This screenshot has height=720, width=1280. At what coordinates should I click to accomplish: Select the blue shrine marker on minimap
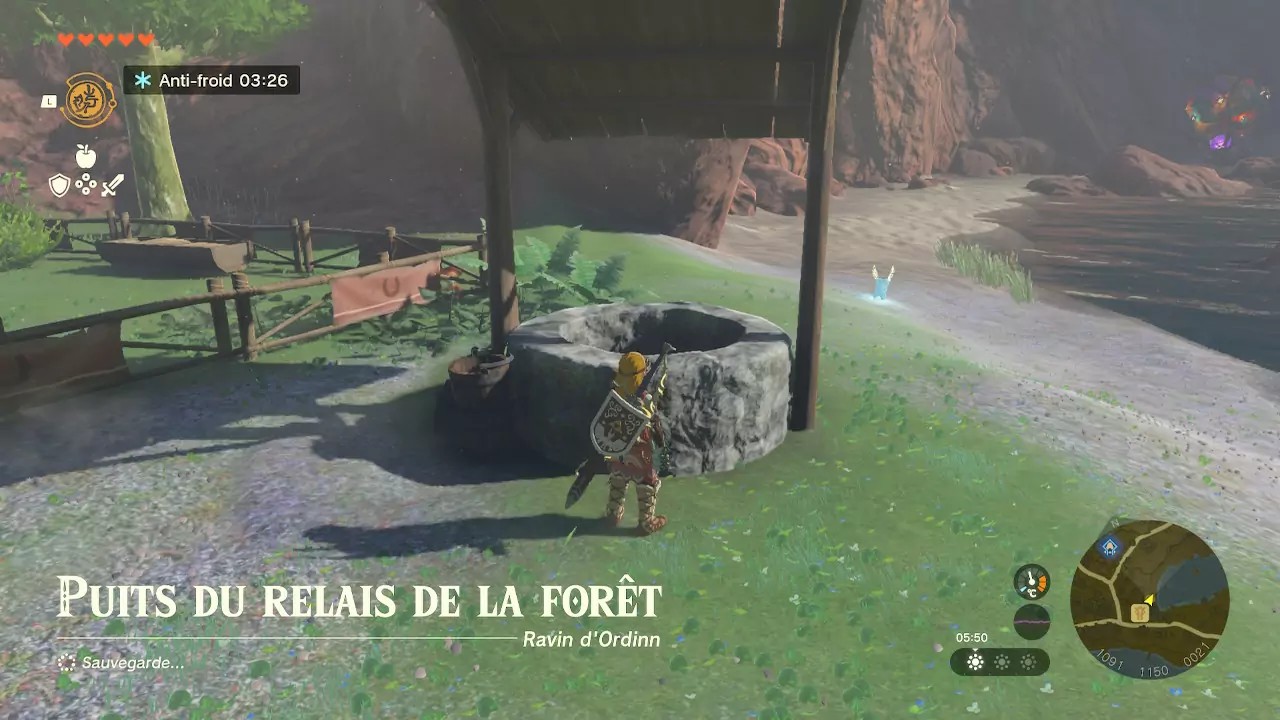(1108, 546)
